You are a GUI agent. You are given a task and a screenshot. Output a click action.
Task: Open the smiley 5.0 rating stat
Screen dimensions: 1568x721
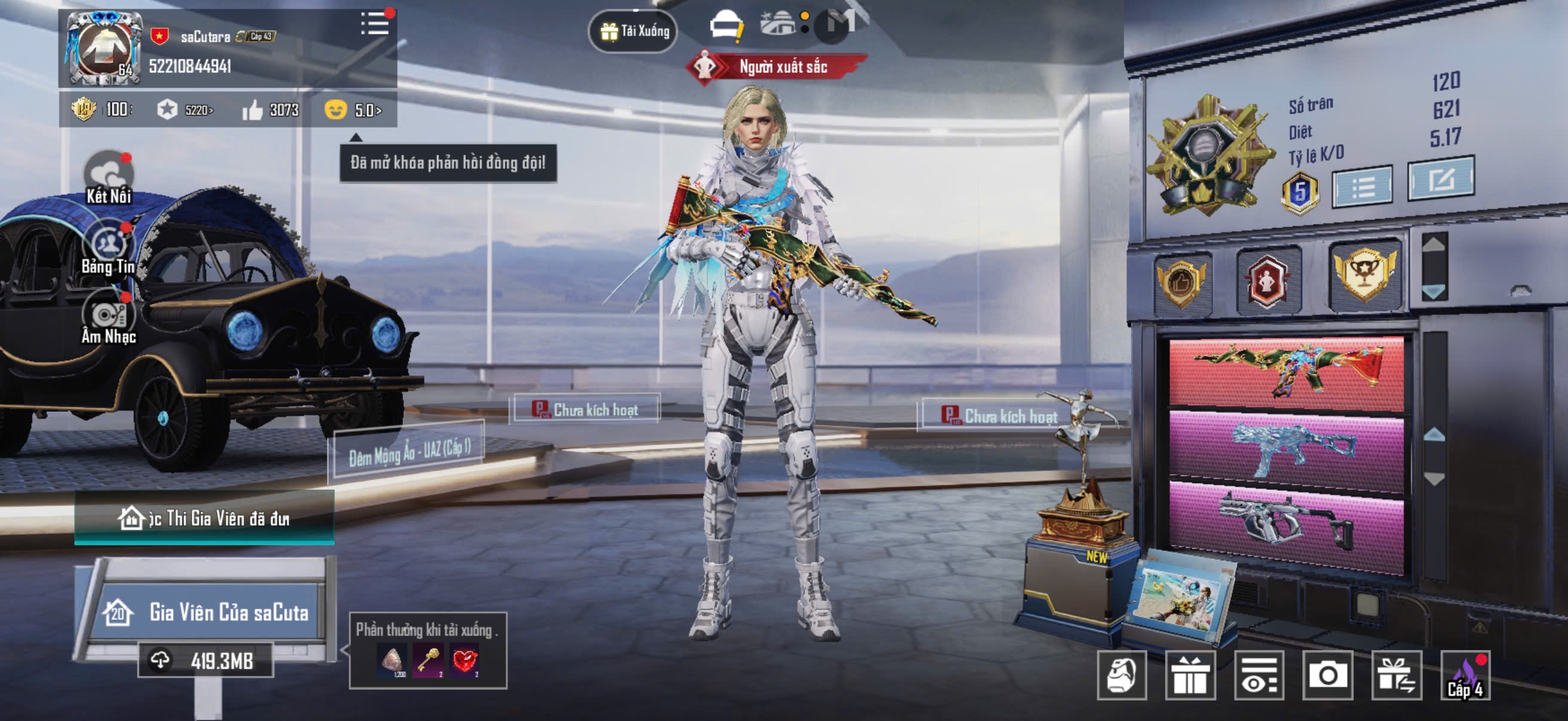pos(353,110)
